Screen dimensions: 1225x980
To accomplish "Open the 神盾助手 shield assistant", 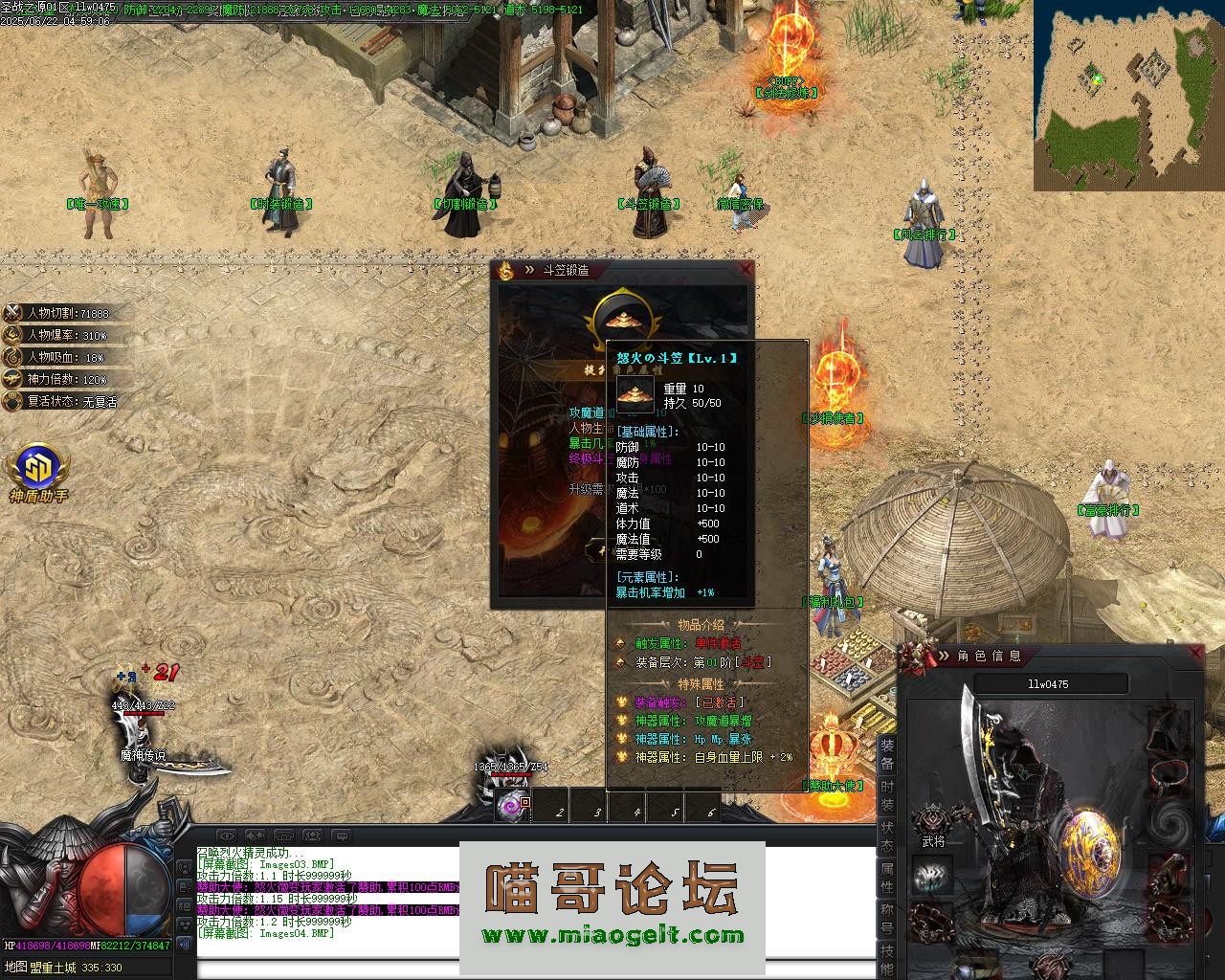I will pyautogui.click(x=38, y=470).
